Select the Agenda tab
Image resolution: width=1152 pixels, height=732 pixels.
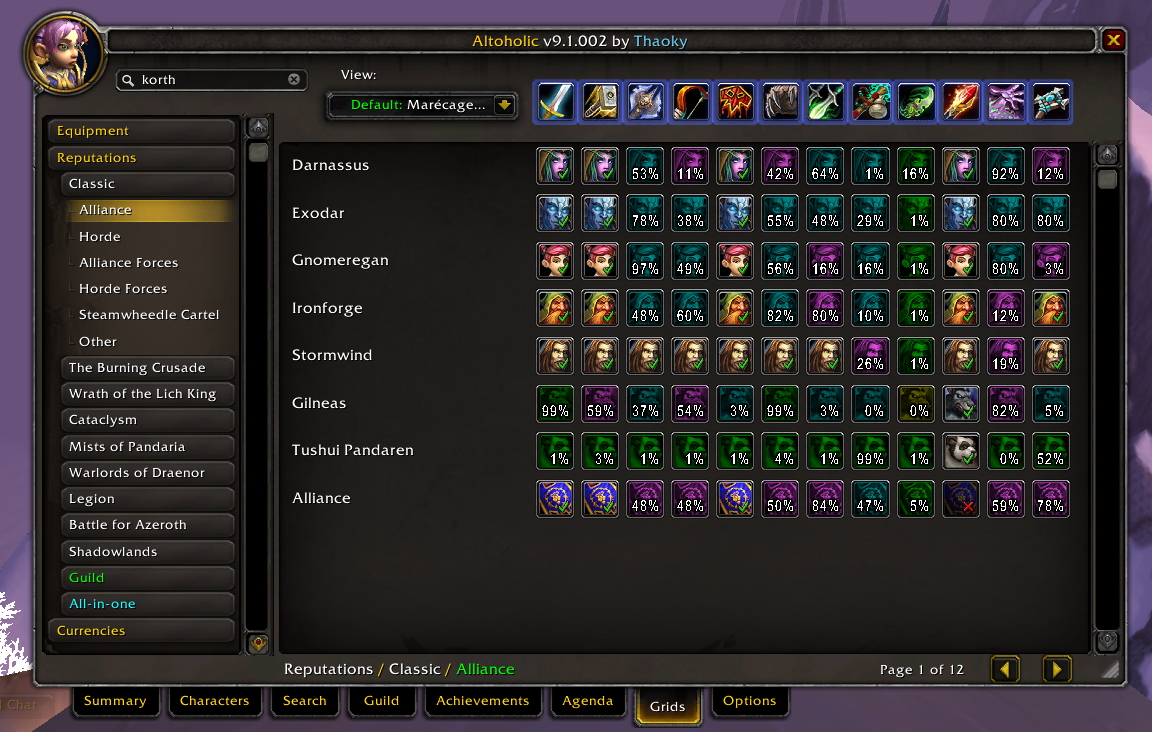pyautogui.click(x=588, y=701)
